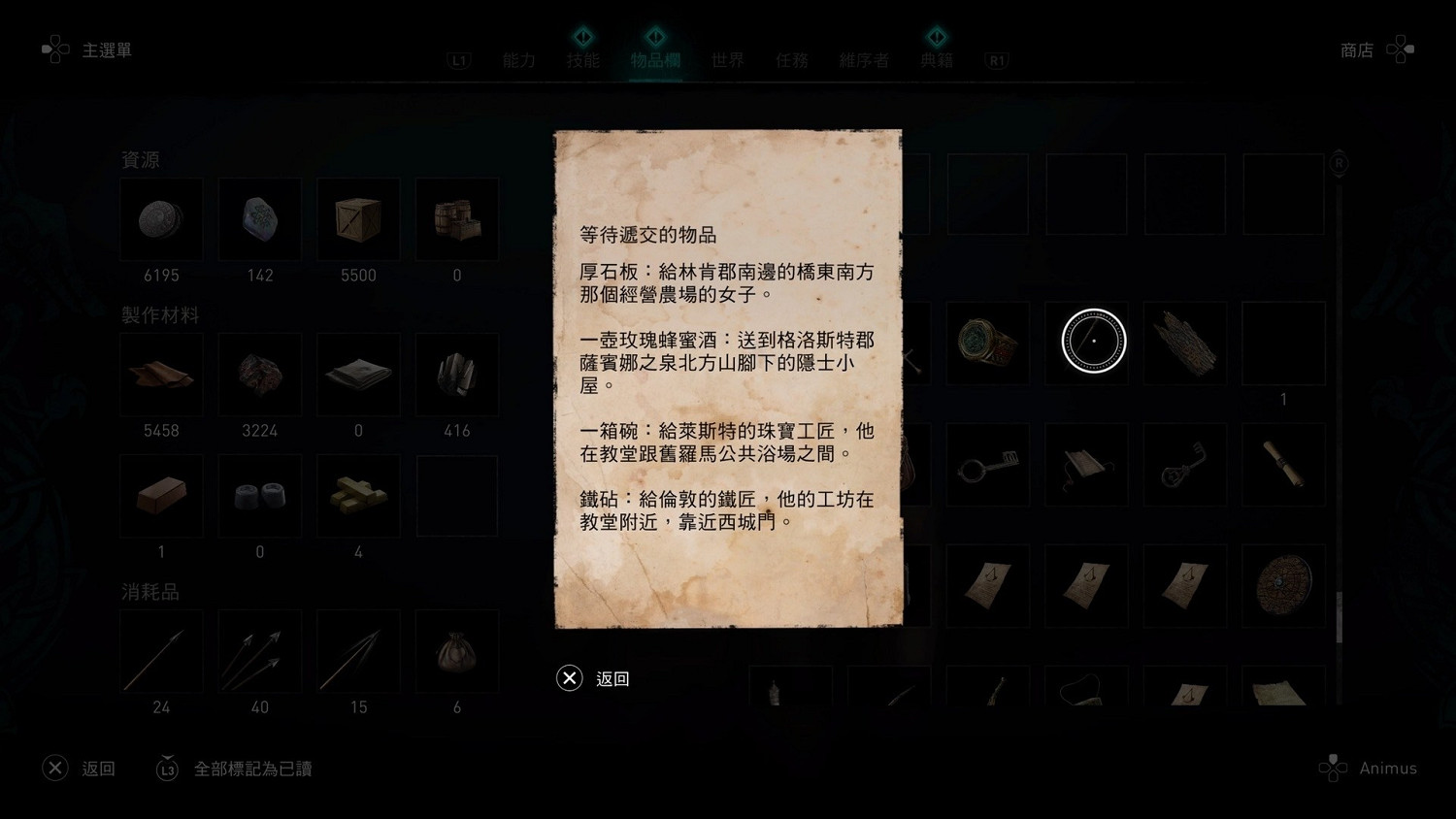Select the iron ore crafting material icon
This screenshot has height=819, width=1456.
pos(259,375)
